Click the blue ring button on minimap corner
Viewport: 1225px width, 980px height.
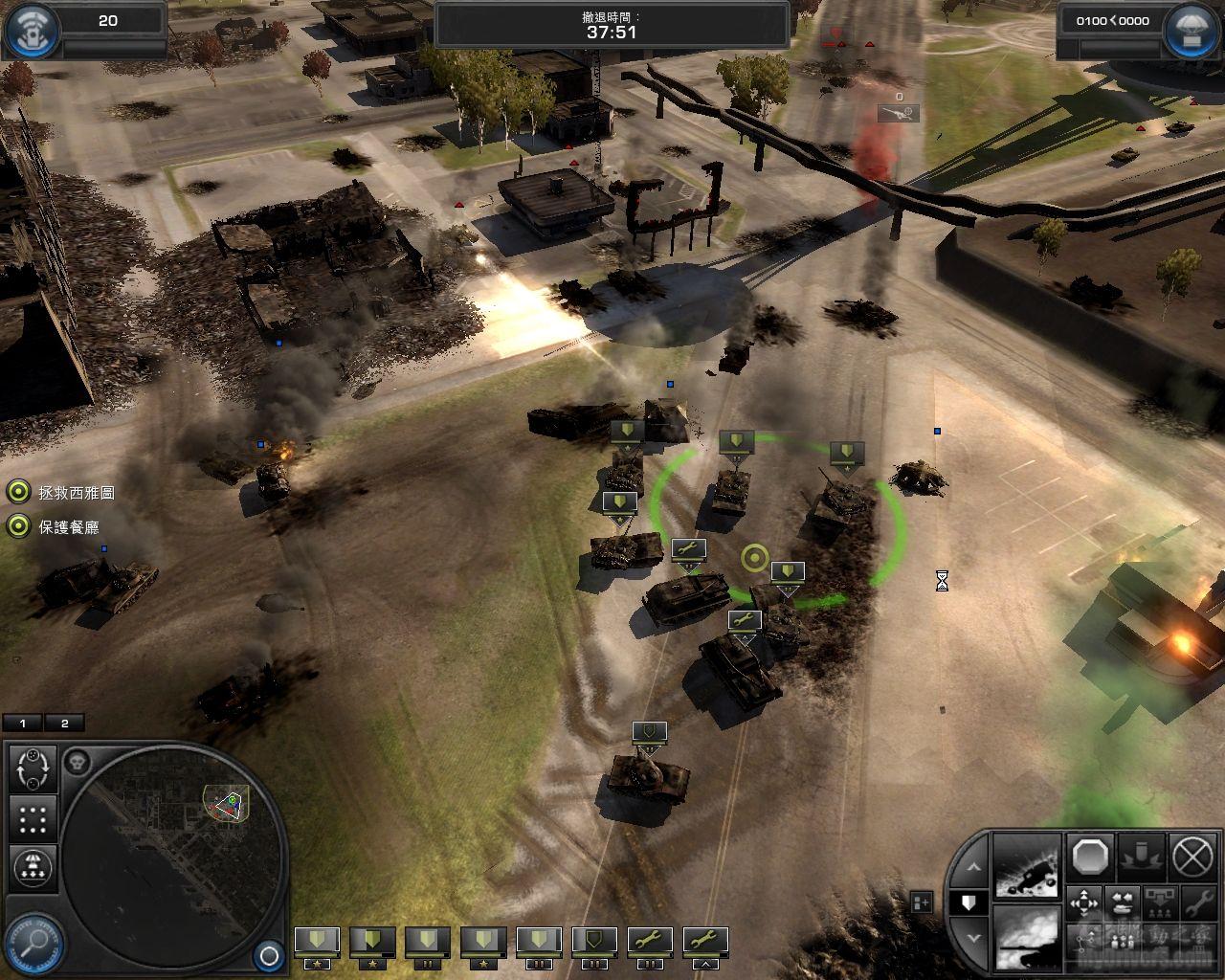coord(269,955)
